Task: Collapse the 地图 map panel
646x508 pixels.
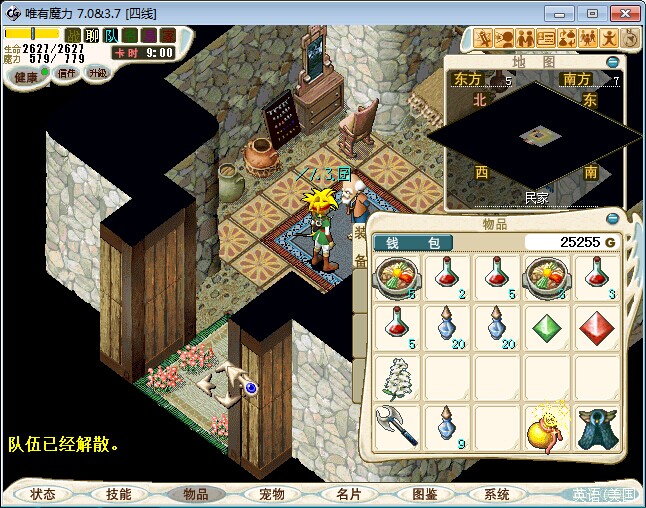Action: pyautogui.click(x=613, y=61)
